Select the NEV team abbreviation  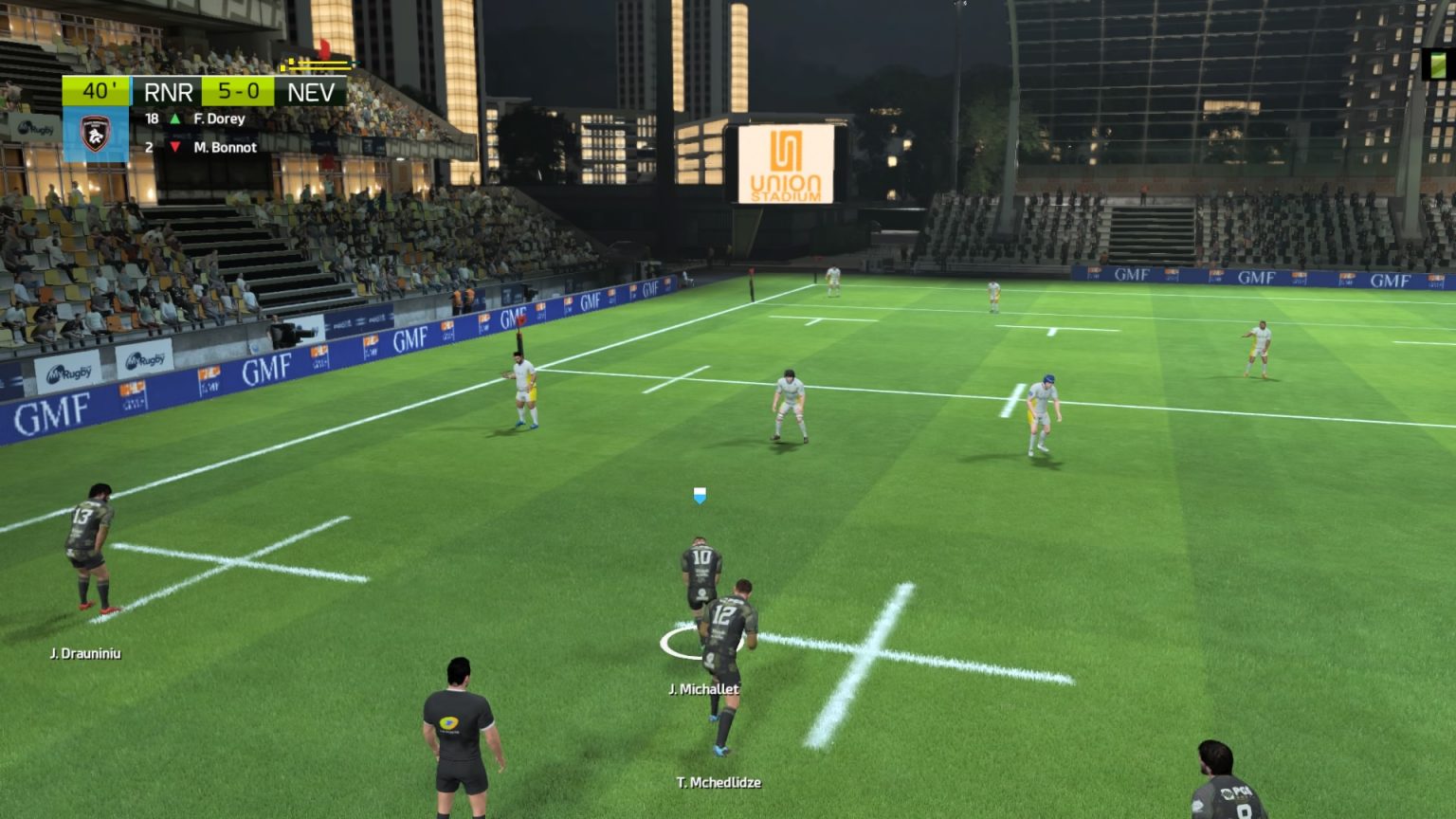(x=313, y=91)
